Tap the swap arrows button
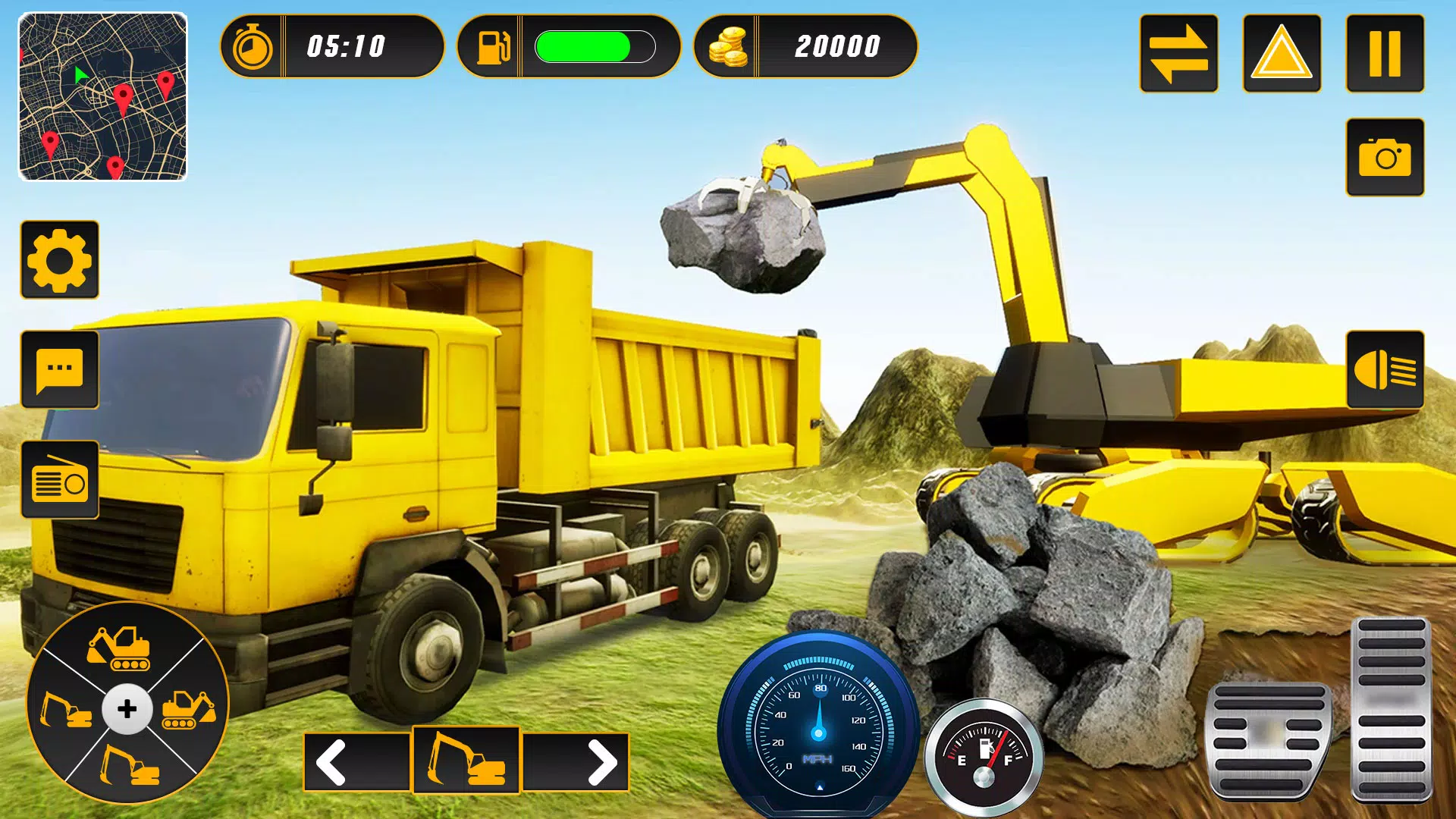The width and height of the screenshot is (1456, 819). click(x=1178, y=54)
